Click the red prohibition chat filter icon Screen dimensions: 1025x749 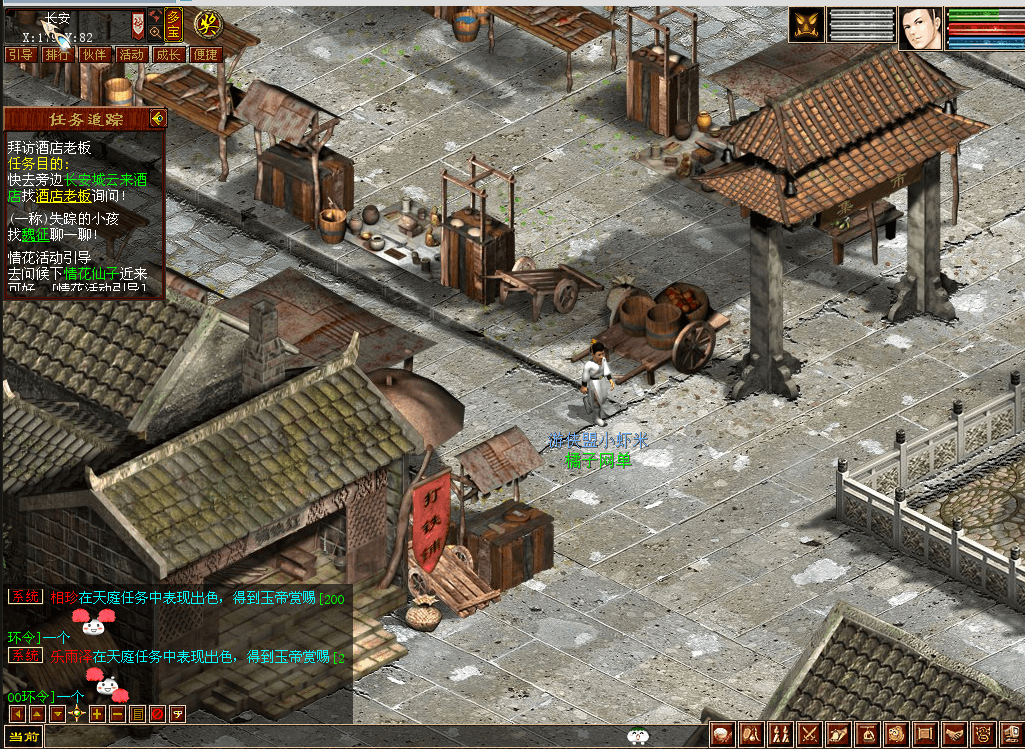(157, 714)
